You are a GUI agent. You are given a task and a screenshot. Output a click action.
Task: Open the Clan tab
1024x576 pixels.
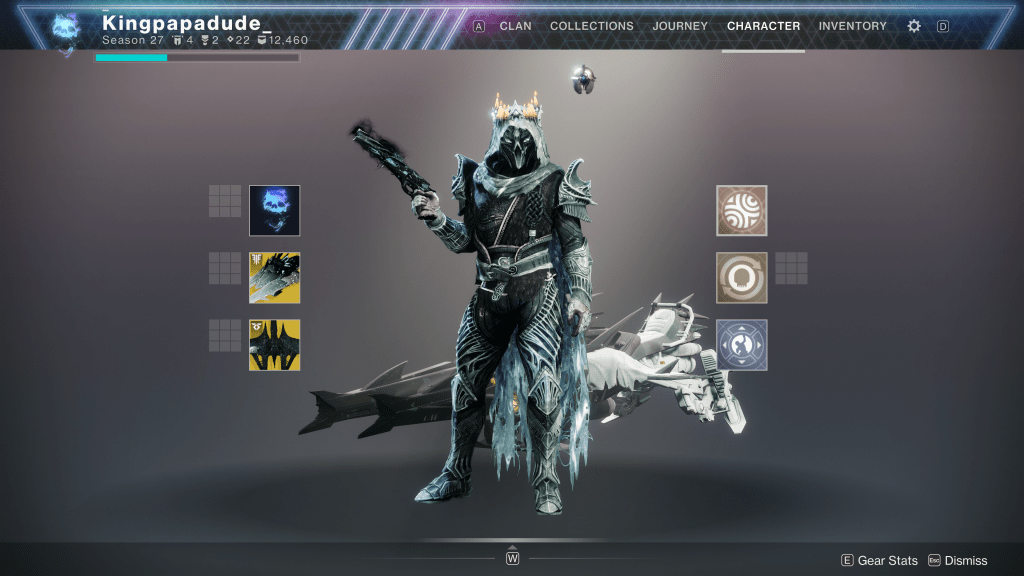tap(515, 26)
